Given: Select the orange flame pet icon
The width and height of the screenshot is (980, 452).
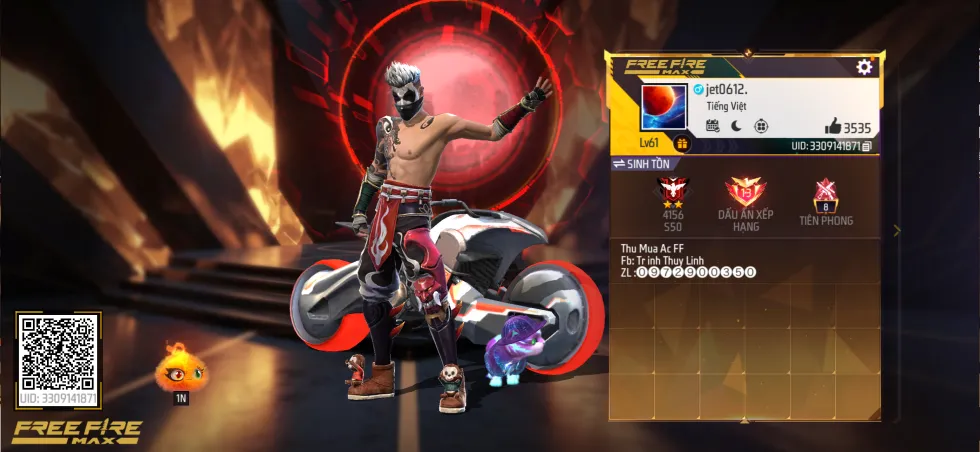Looking at the screenshot, I should click(x=181, y=368).
